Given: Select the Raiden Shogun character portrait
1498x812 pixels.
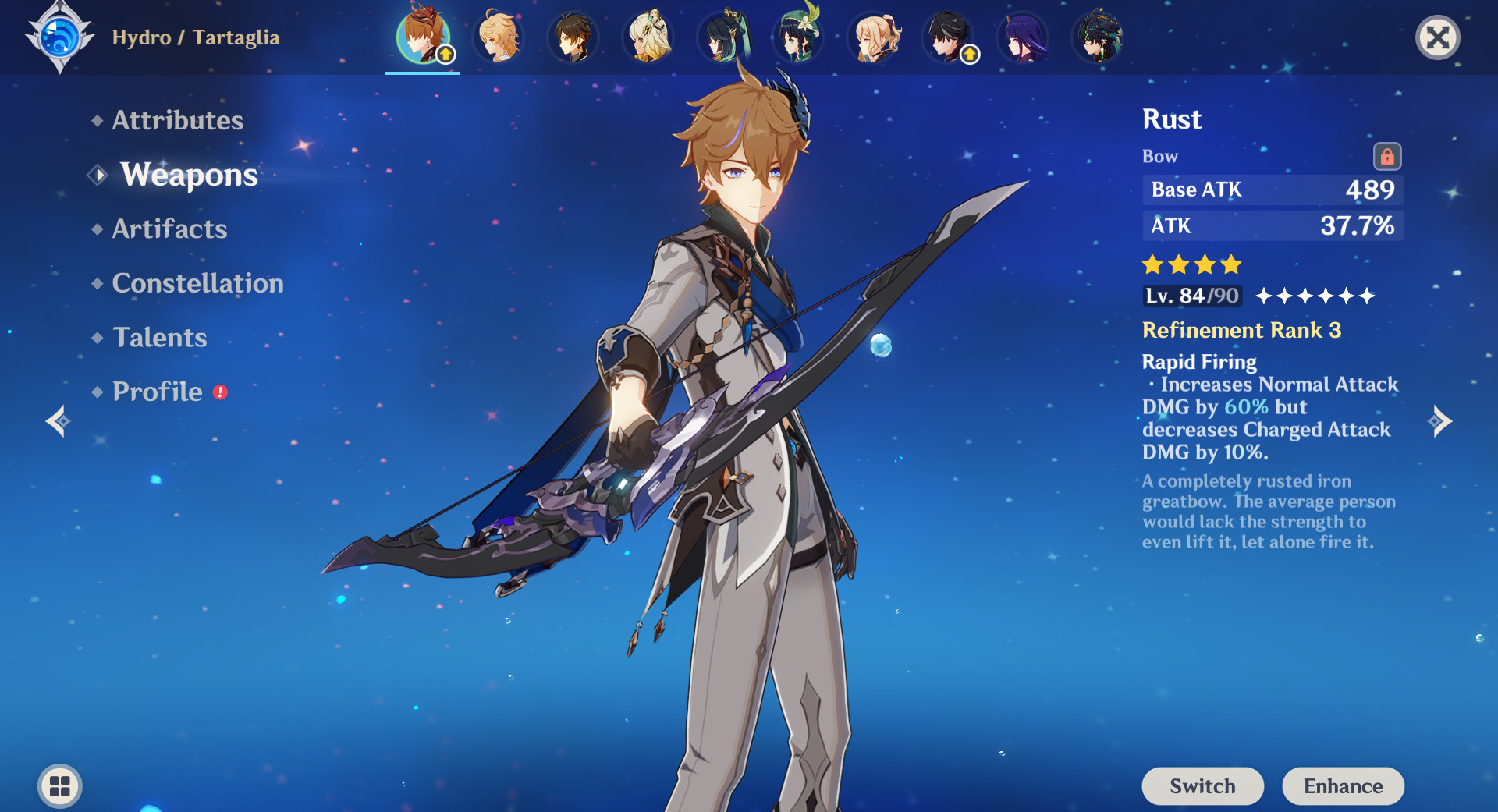Looking at the screenshot, I should [1023, 37].
